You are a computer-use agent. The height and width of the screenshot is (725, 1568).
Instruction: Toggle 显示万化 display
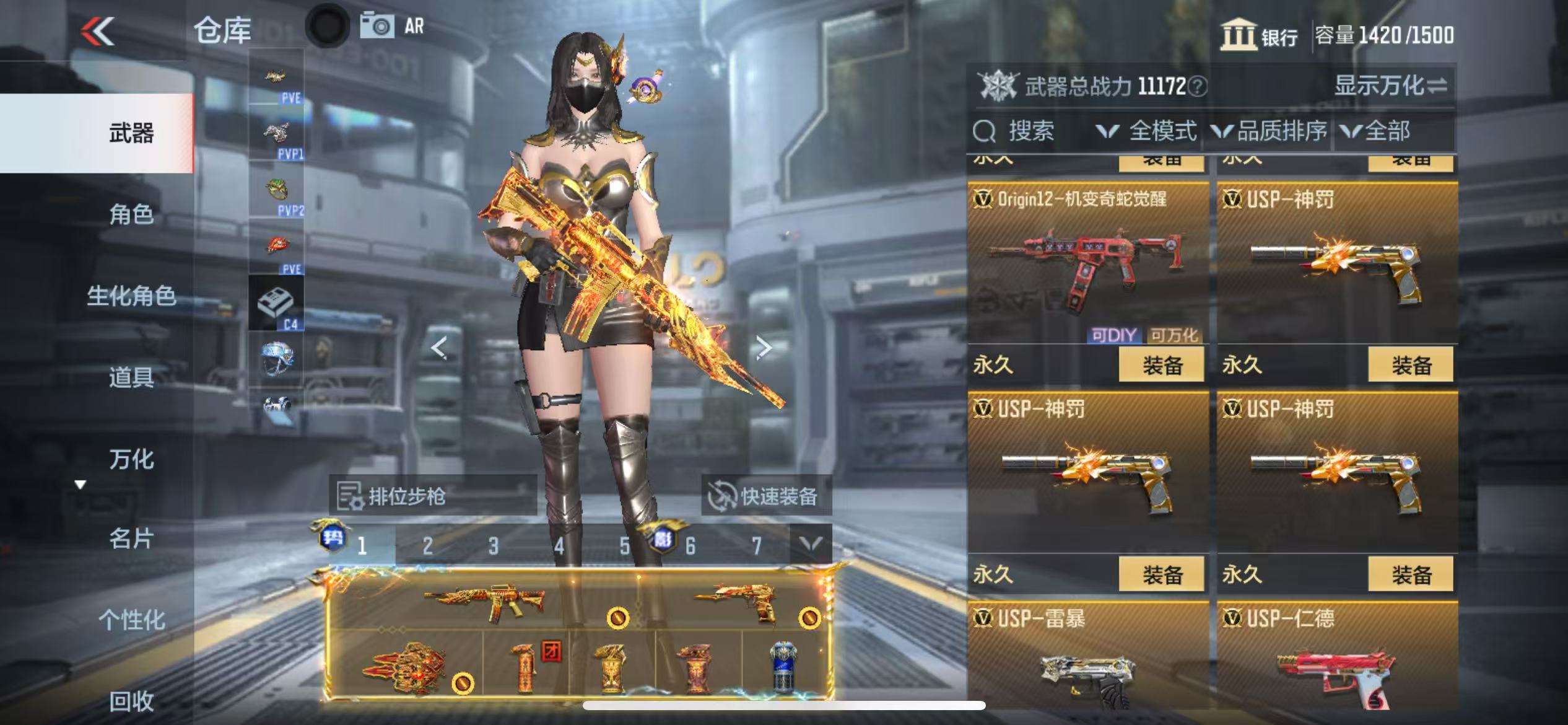coord(1390,86)
